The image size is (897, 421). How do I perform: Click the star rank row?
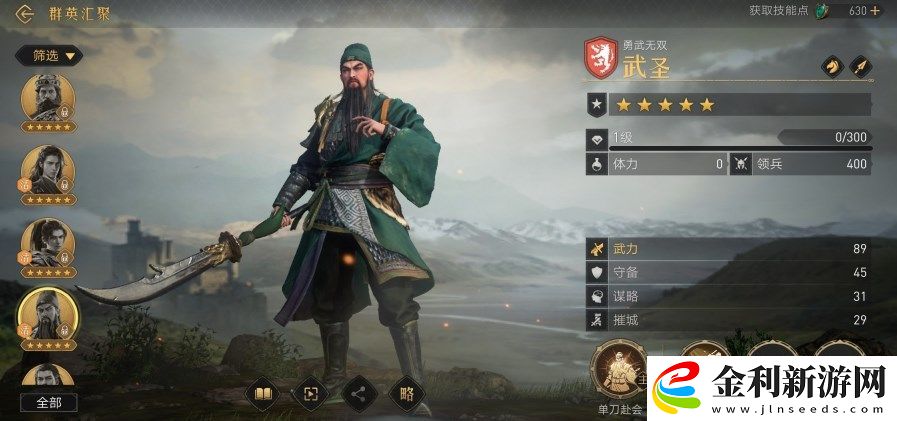727,104
